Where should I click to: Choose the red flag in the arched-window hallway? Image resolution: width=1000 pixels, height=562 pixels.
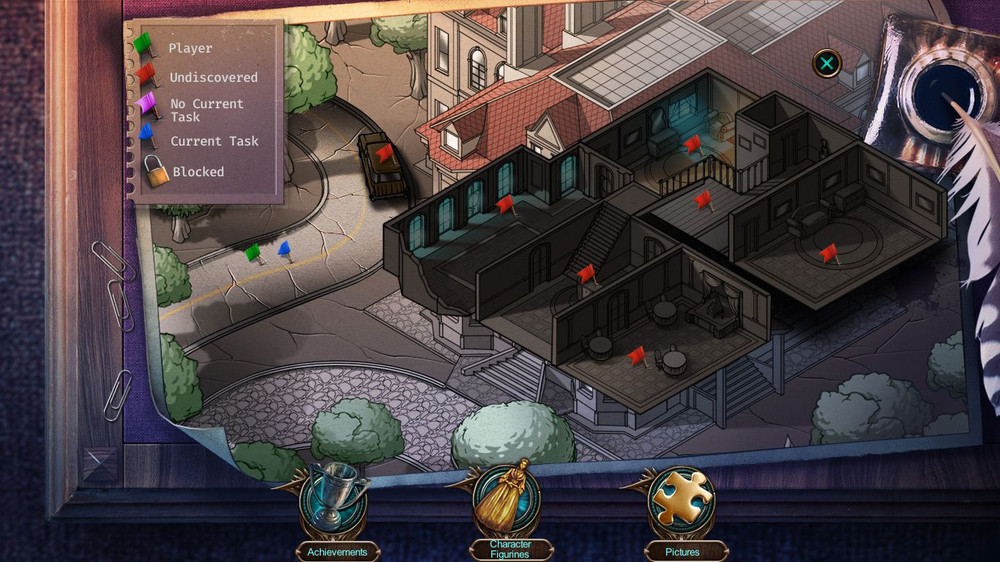pos(505,205)
